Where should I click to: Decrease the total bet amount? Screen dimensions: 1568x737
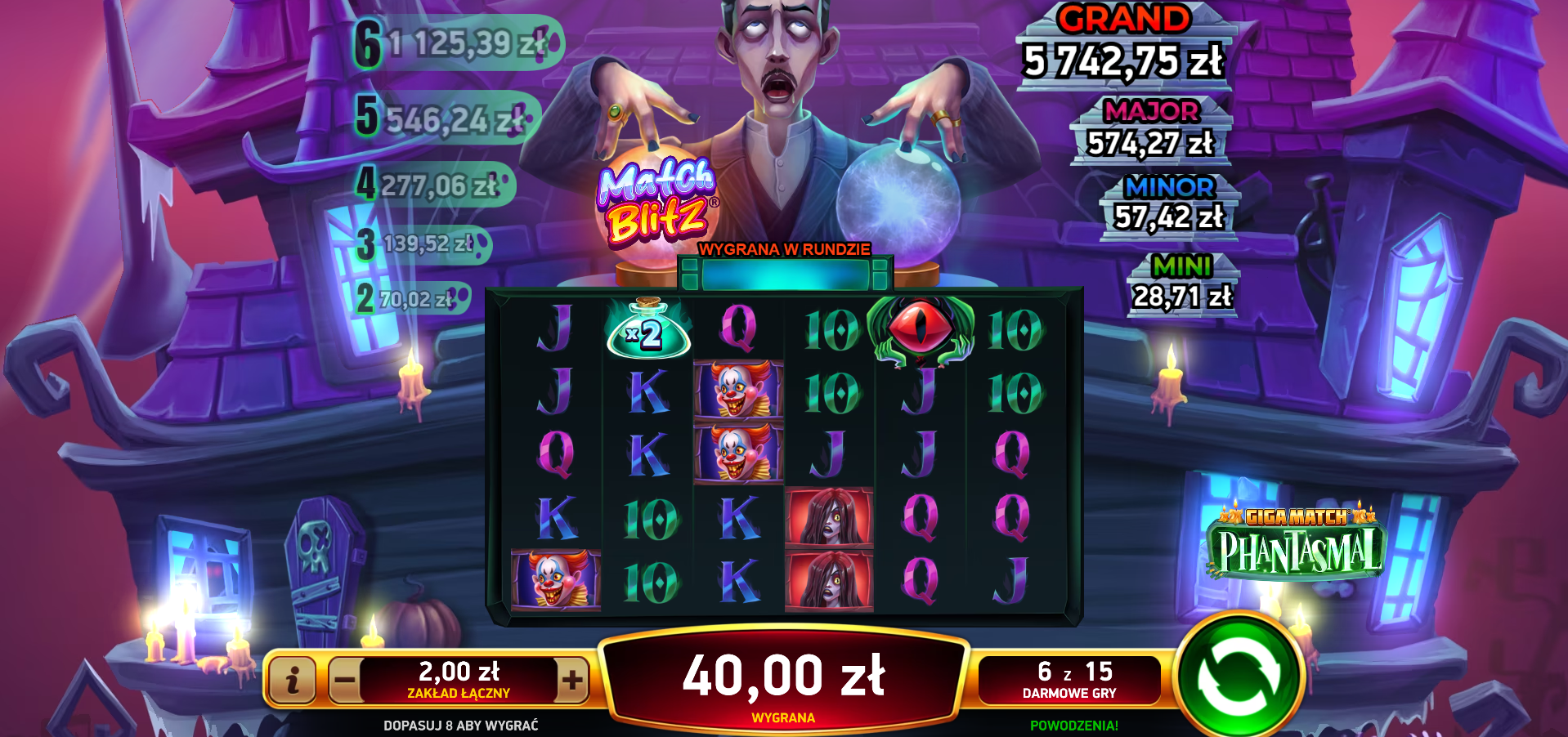[345, 680]
